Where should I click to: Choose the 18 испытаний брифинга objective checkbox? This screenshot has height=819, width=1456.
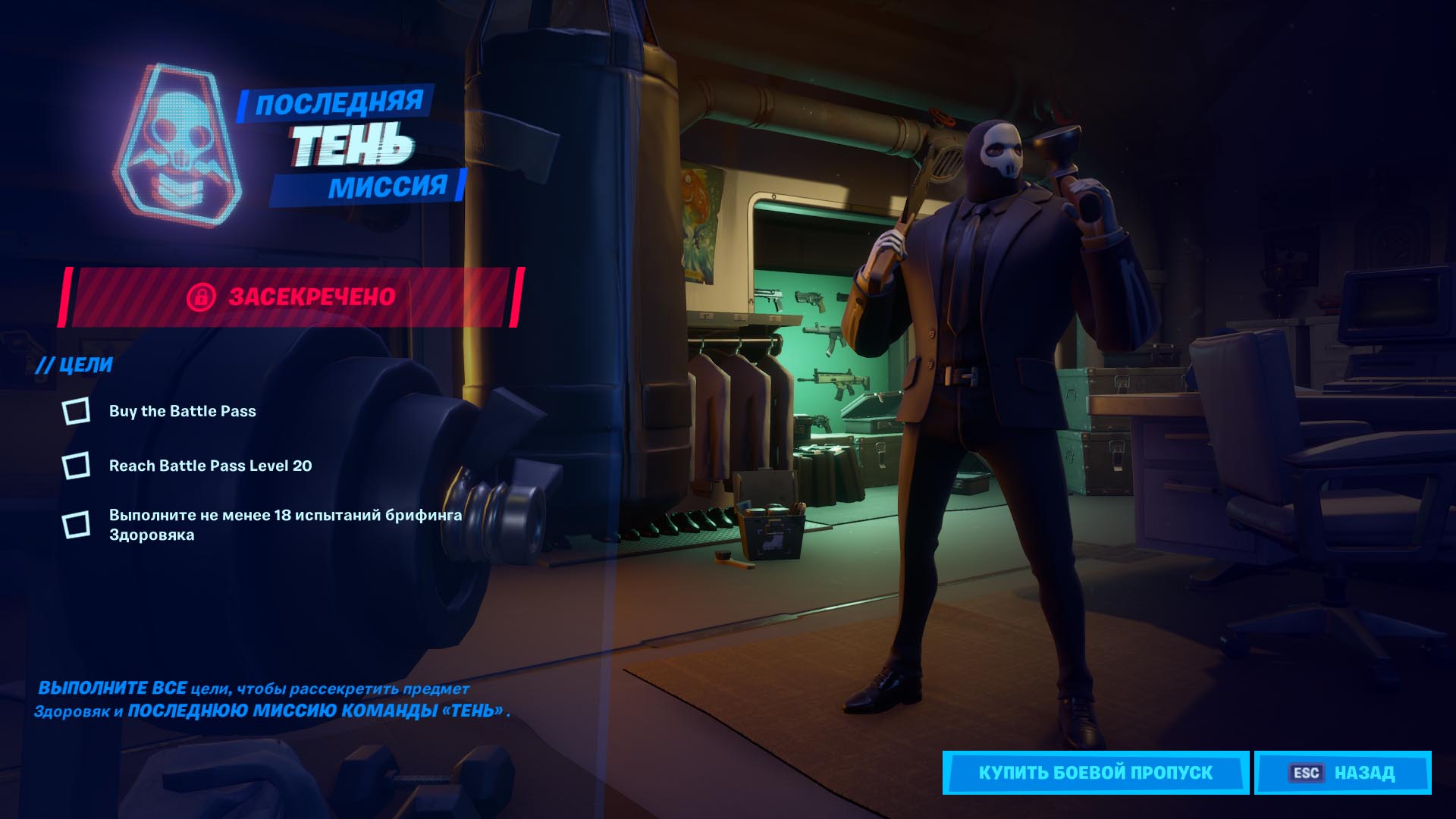point(76,525)
